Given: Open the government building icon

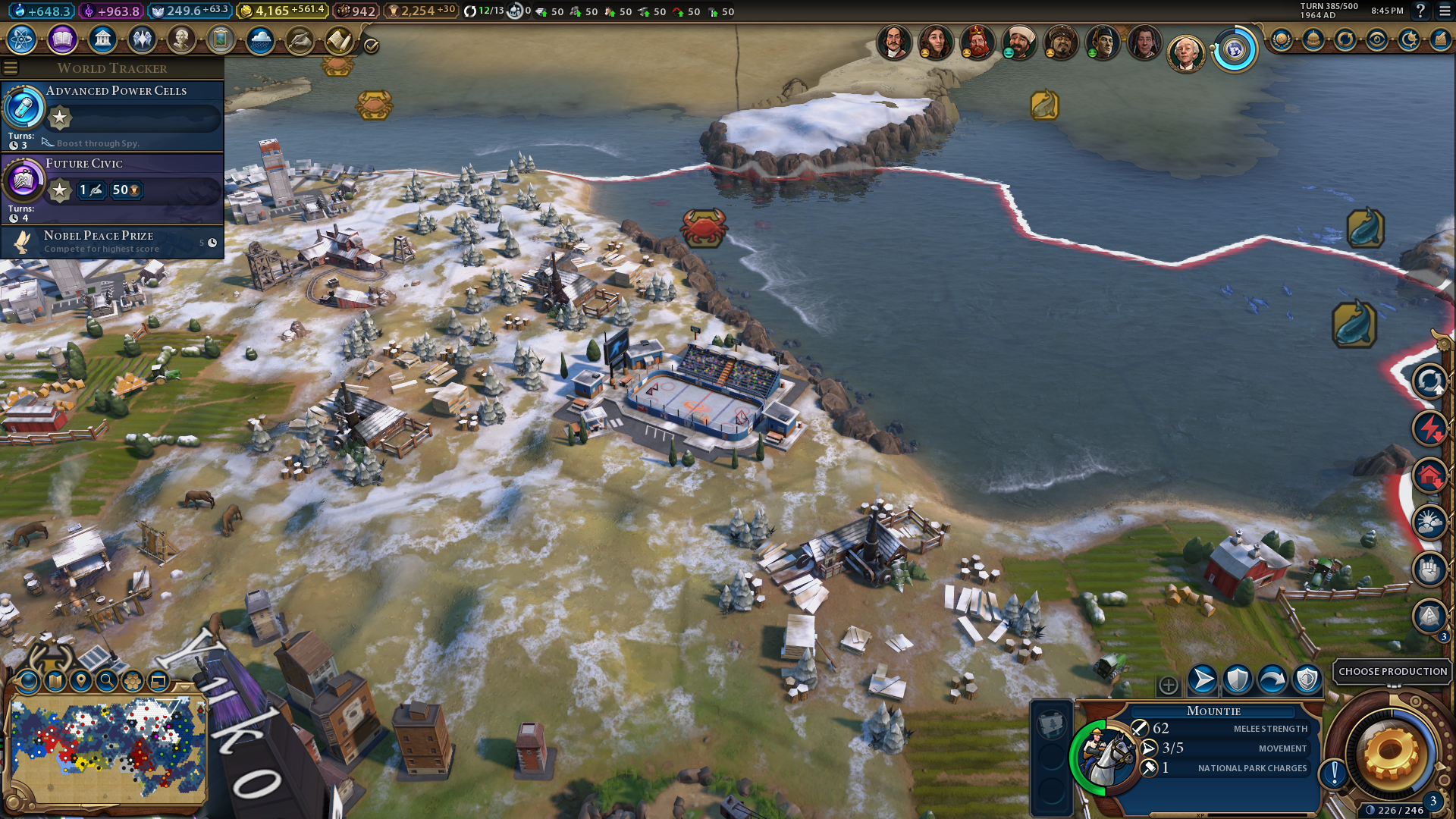Looking at the screenshot, I should [x=102, y=39].
